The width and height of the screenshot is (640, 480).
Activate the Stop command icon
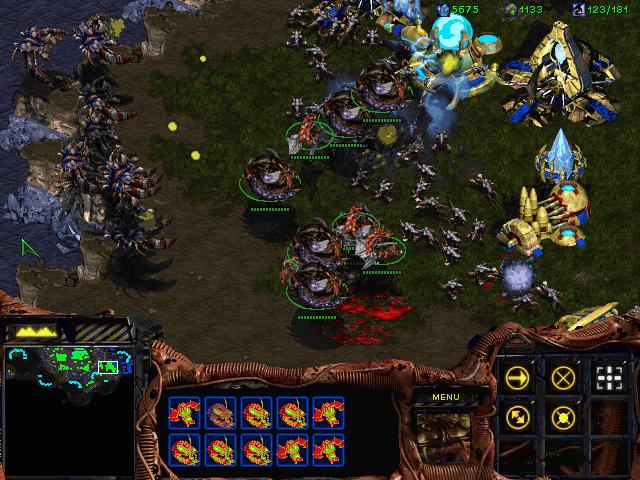tap(563, 377)
